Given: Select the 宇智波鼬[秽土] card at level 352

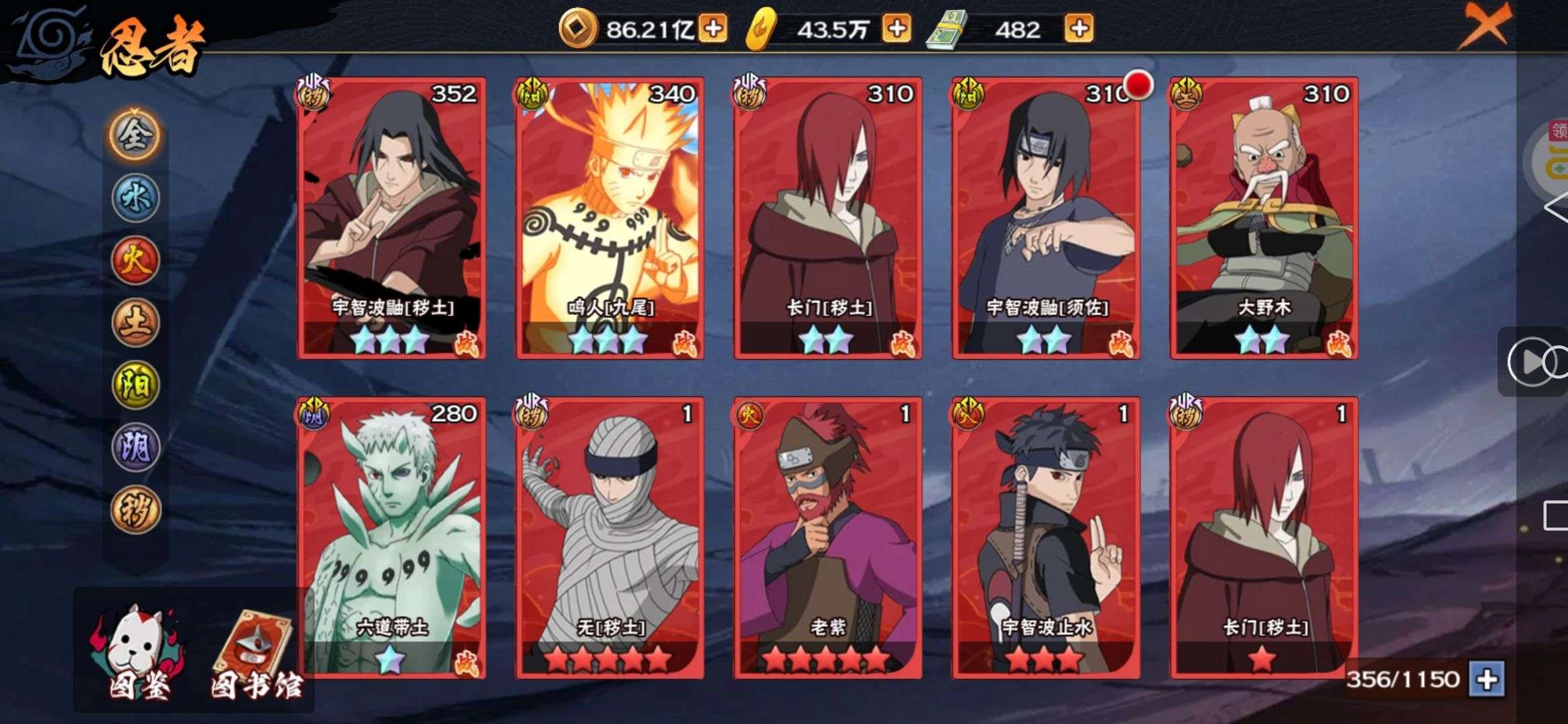Looking at the screenshot, I should pos(392,218).
